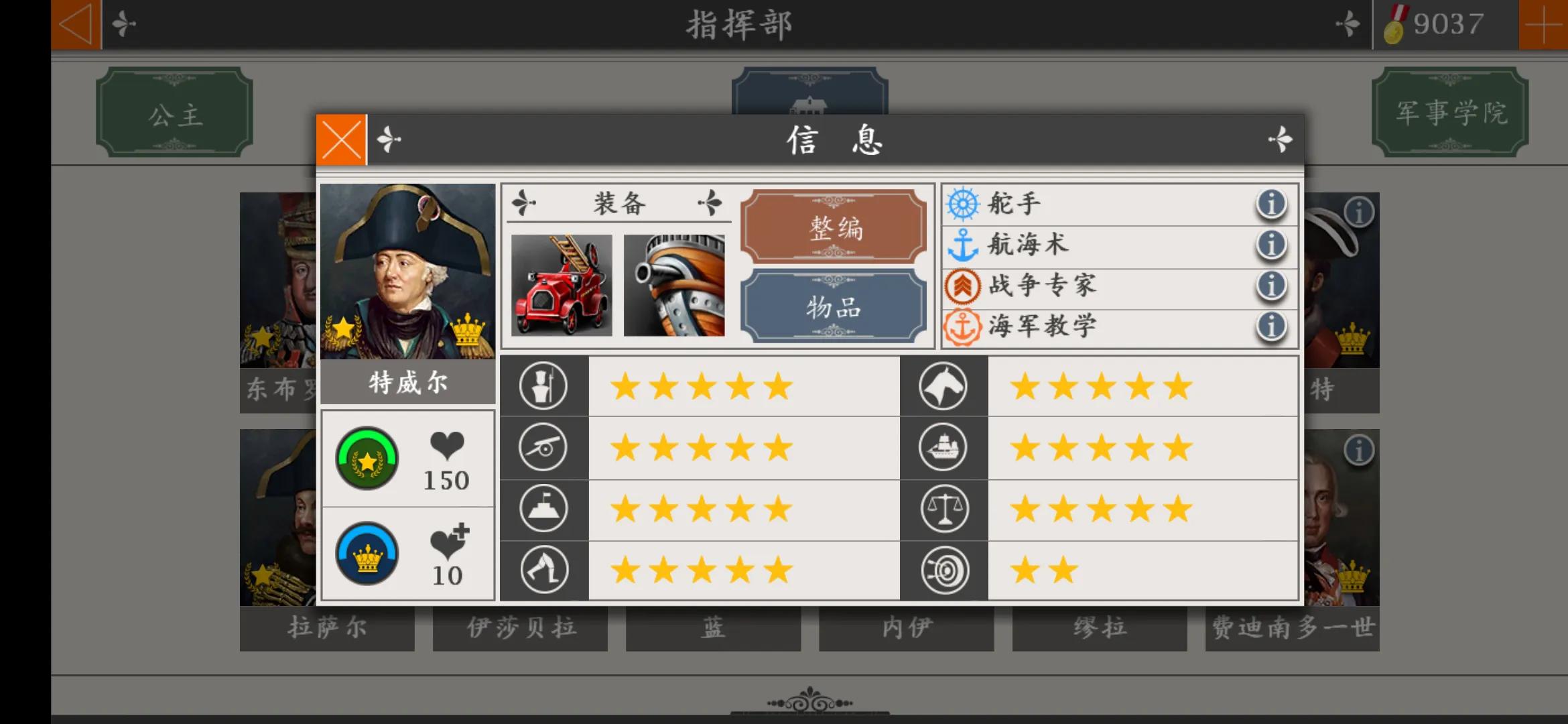Click the navy stat icon
1568x724 pixels.
[943, 447]
